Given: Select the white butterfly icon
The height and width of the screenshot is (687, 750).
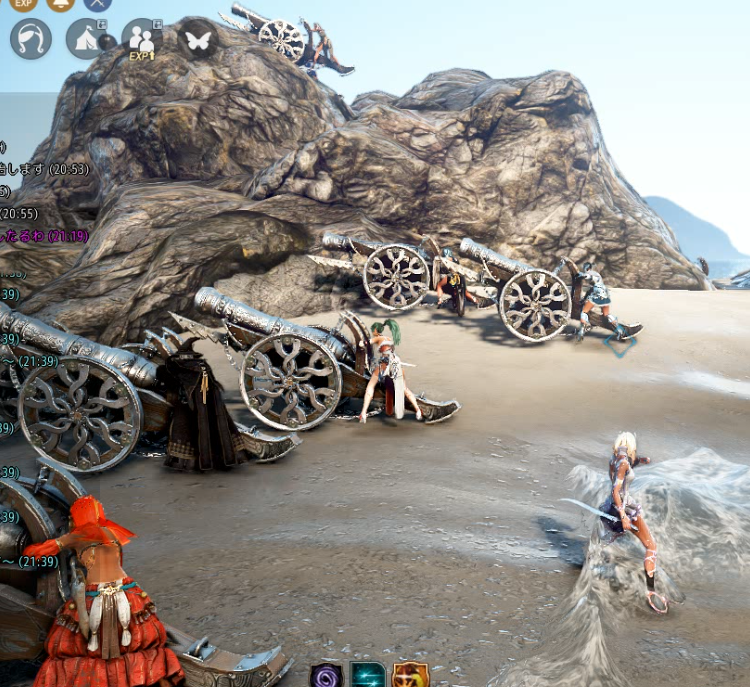Looking at the screenshot, I should 198,38.
